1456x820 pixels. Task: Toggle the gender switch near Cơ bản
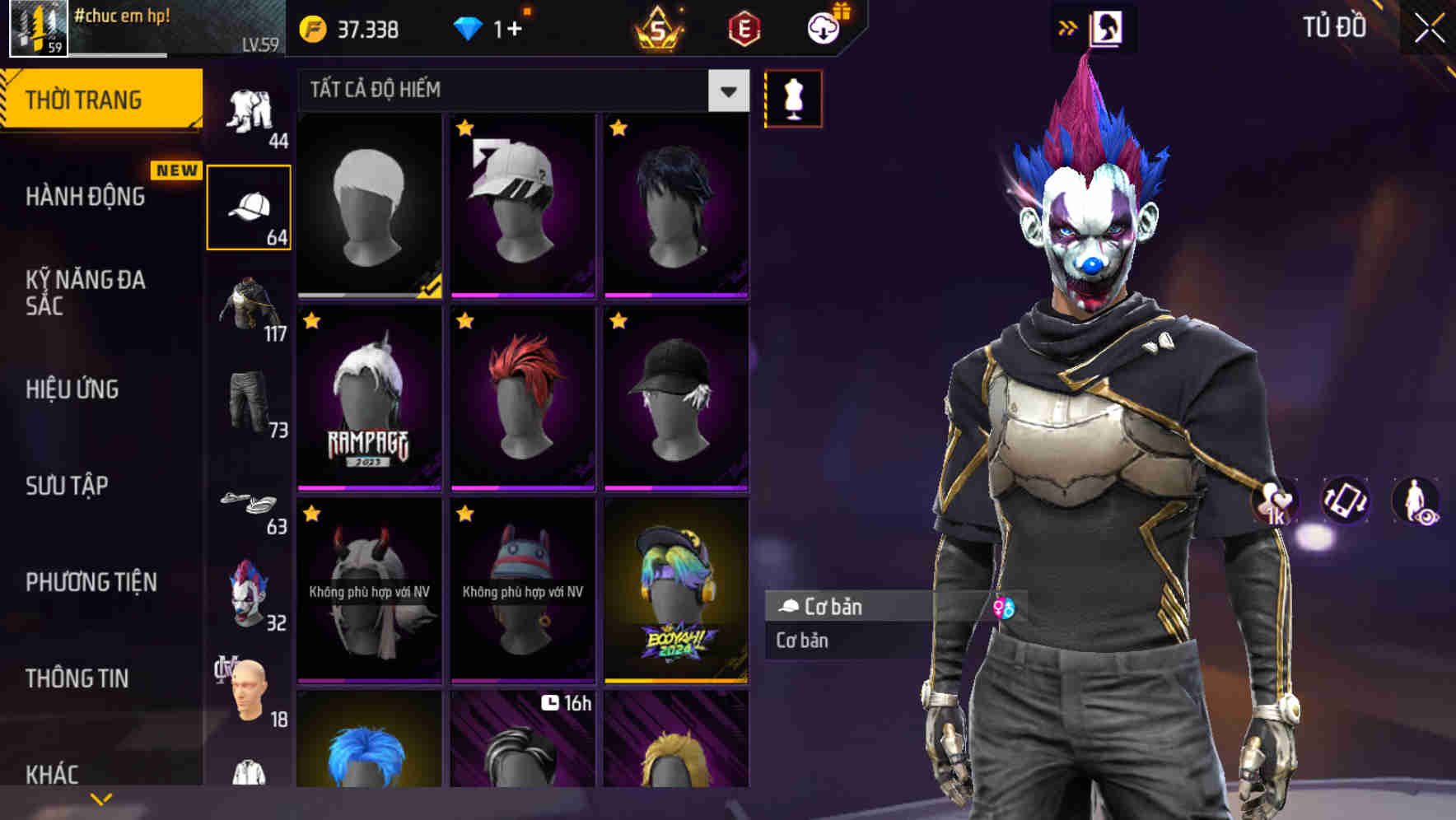click(1006, 608)
